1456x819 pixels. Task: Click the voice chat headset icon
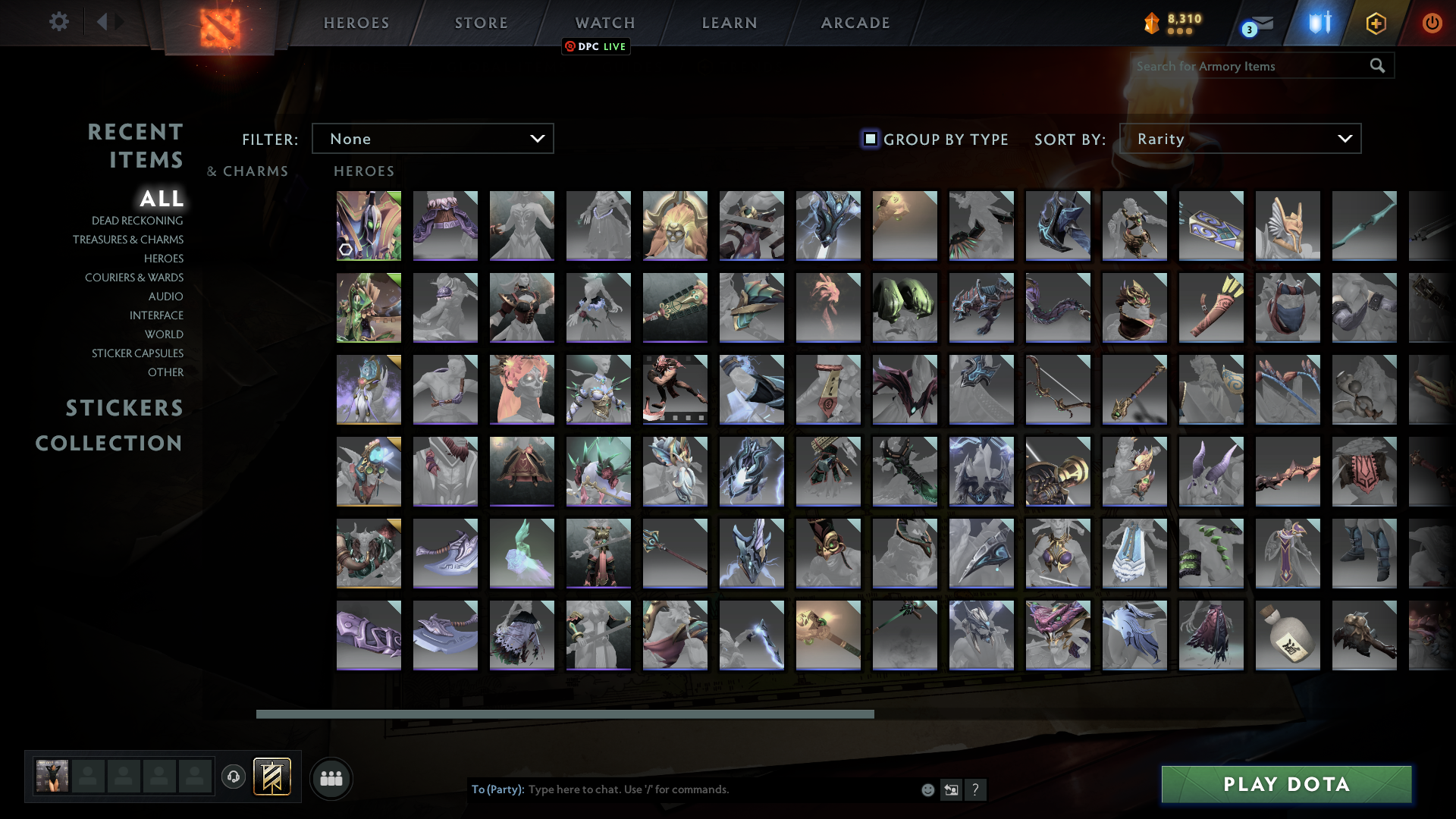(233, 777)
